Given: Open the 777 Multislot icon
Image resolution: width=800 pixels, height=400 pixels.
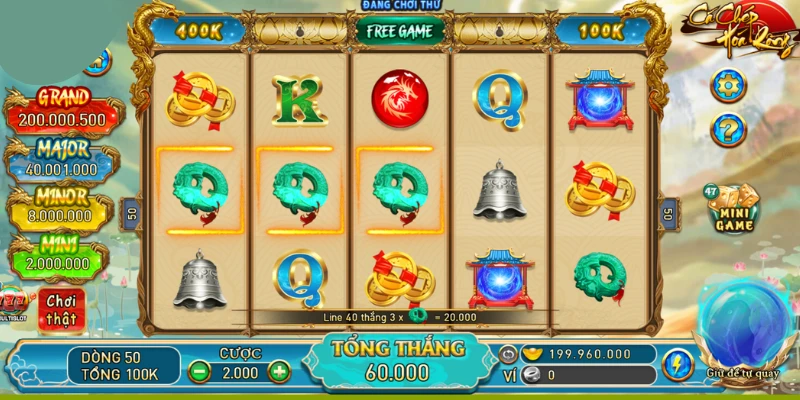Looking at the screenshot, I should point(16,305).
